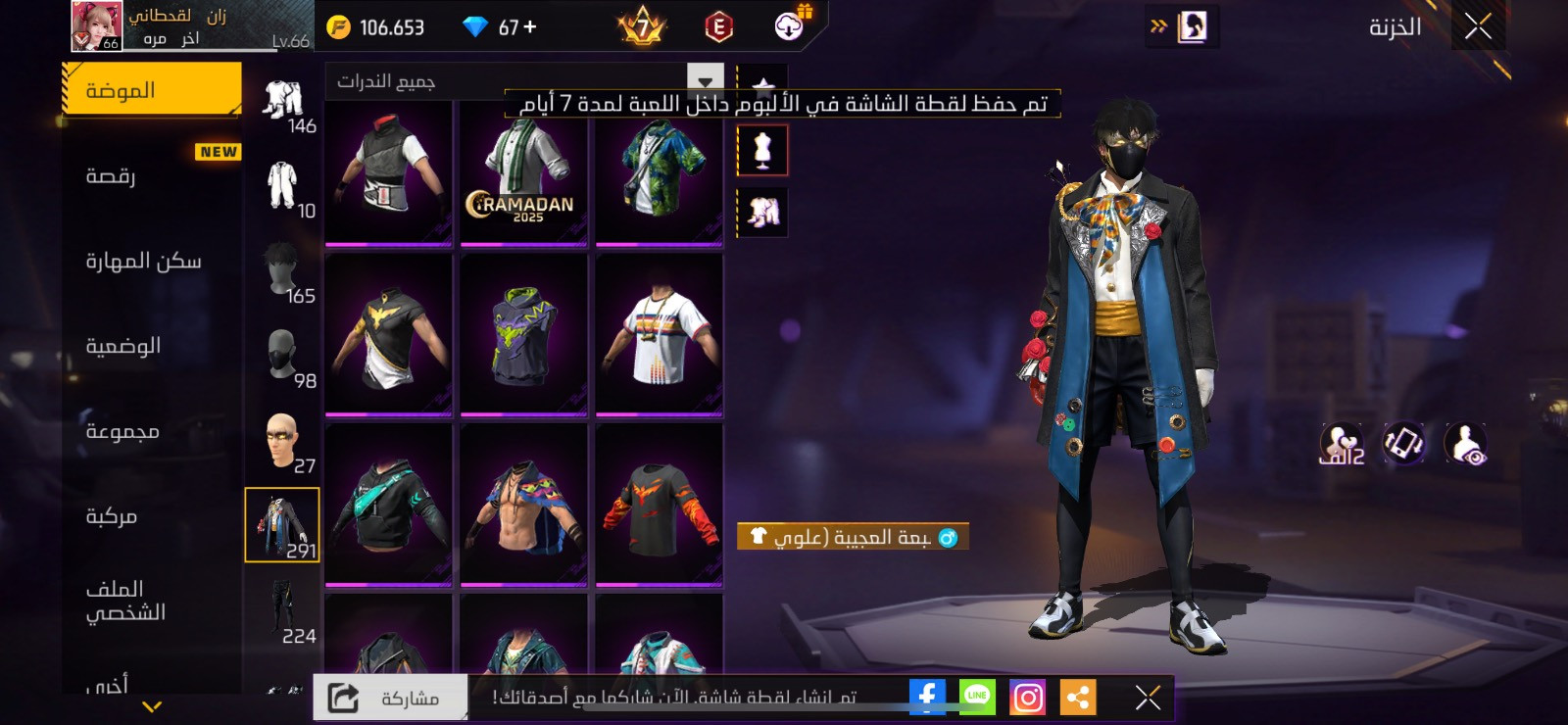The height and width of the screenshot is (725, 1568).
Task: Choose the face mask category with 98 items
Action: pos(283,358)
